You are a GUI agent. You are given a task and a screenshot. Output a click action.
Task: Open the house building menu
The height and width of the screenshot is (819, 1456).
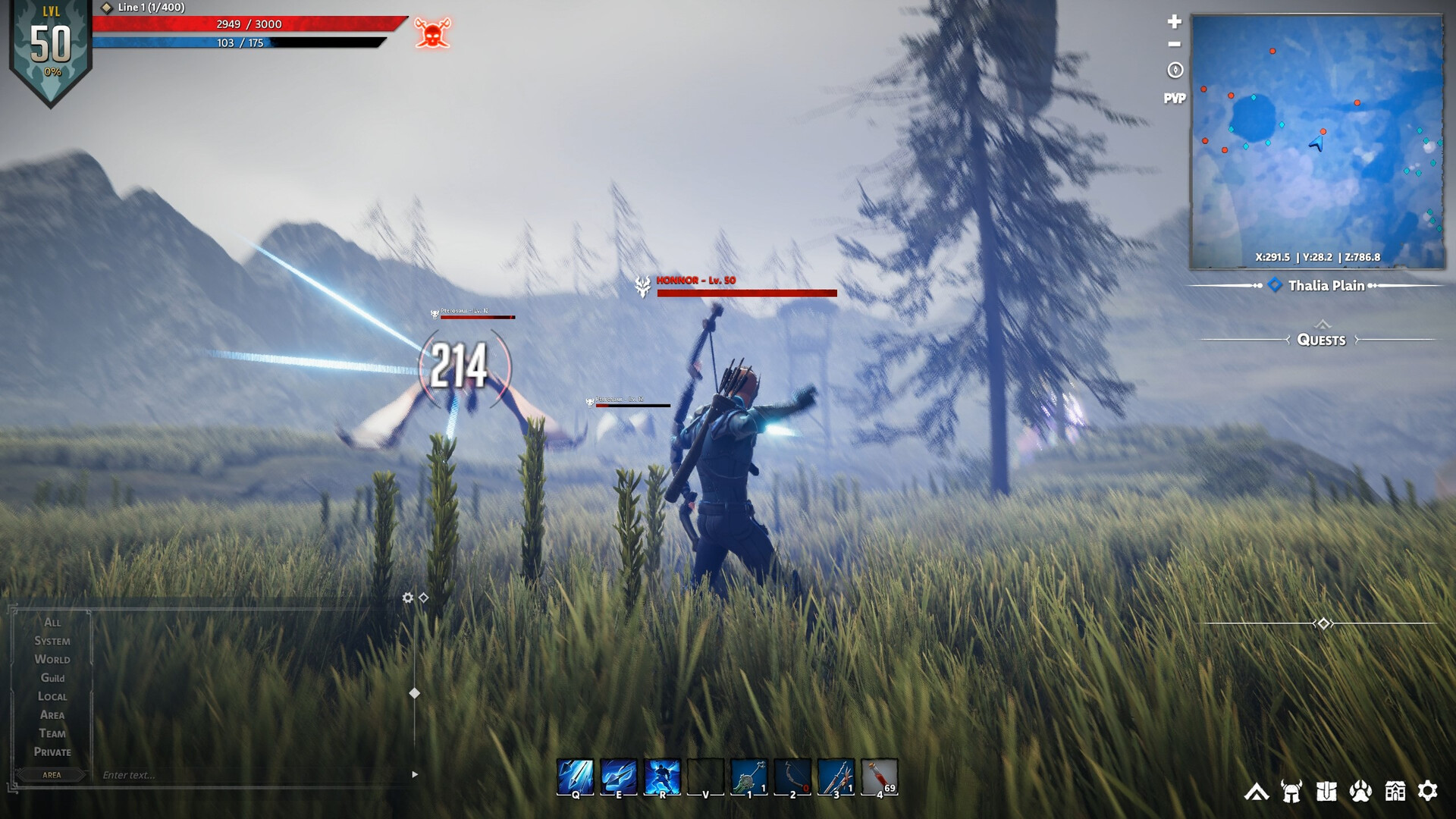1395,792
